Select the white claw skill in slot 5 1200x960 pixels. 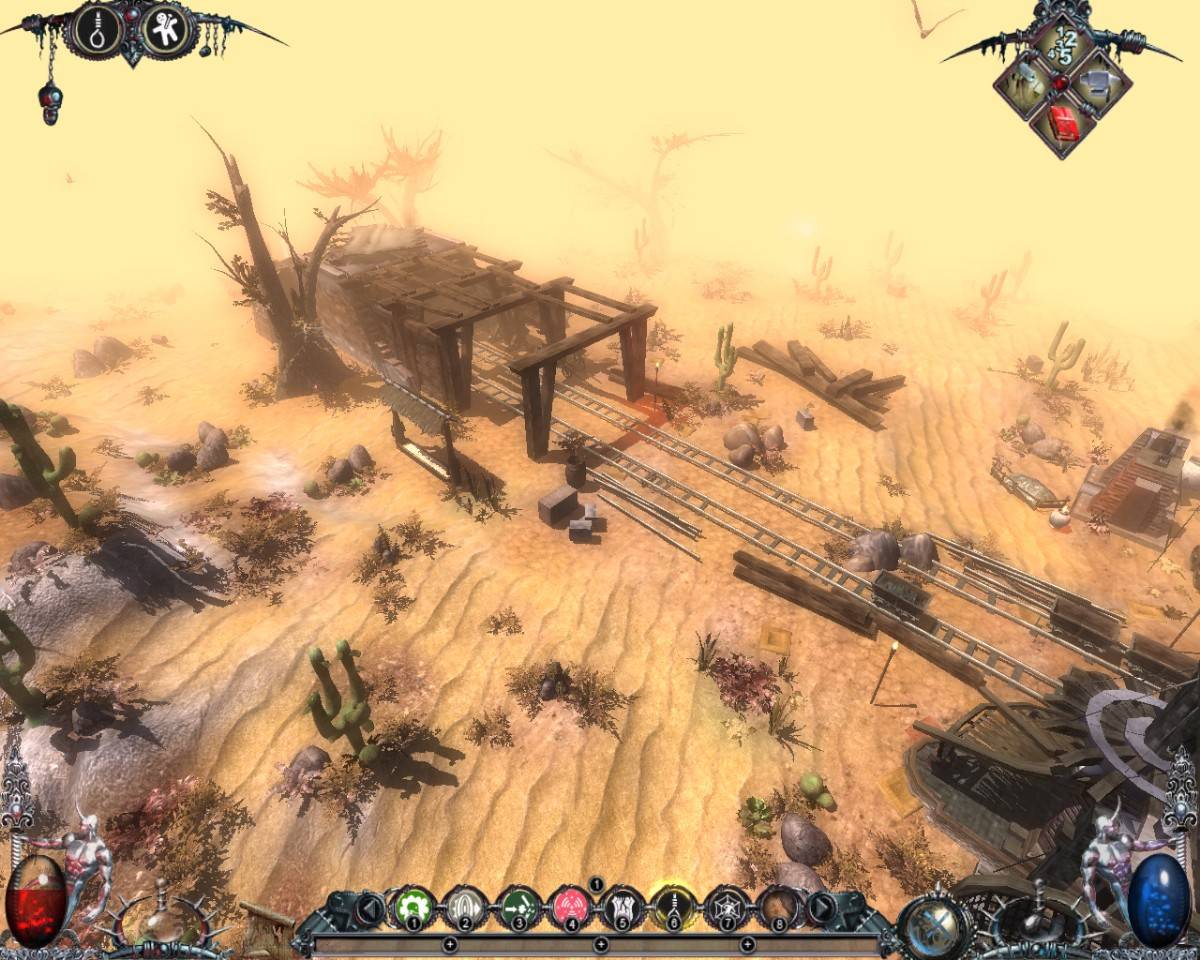[623, 908]
